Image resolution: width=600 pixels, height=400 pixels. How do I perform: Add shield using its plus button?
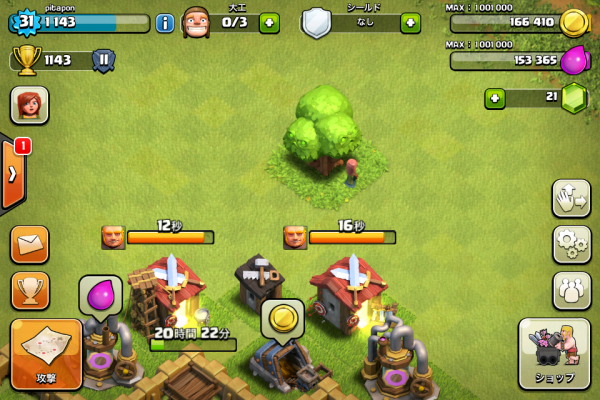point(410,23)
